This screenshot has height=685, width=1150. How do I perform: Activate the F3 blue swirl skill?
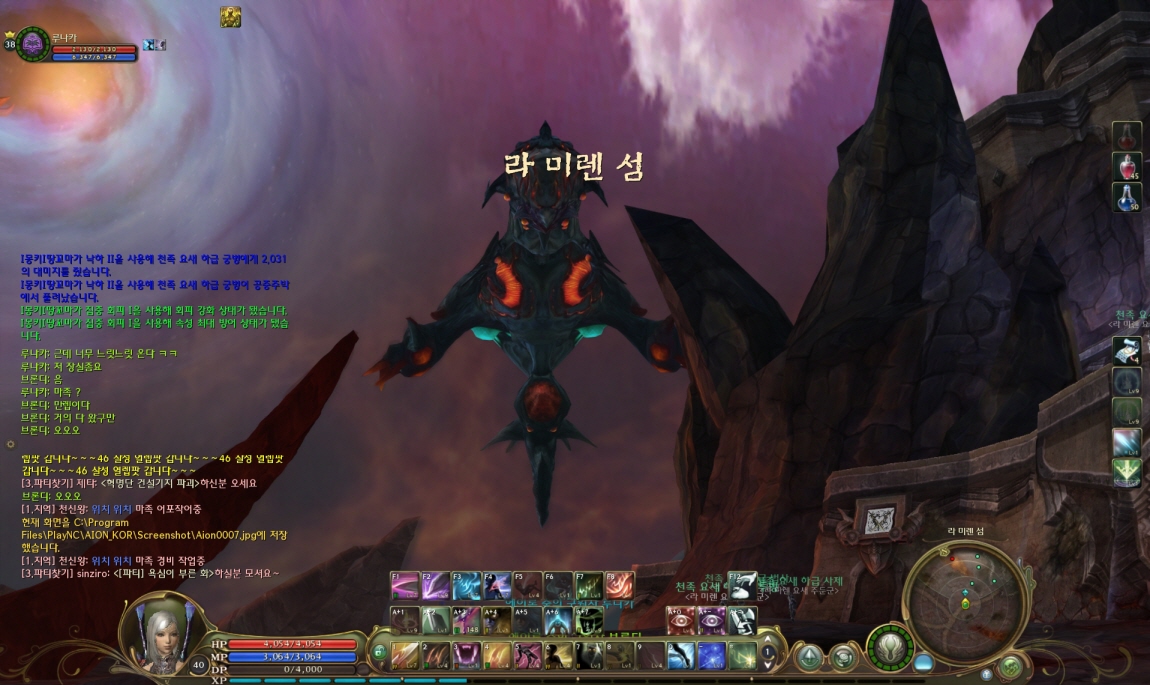click(x=466, y=585)
